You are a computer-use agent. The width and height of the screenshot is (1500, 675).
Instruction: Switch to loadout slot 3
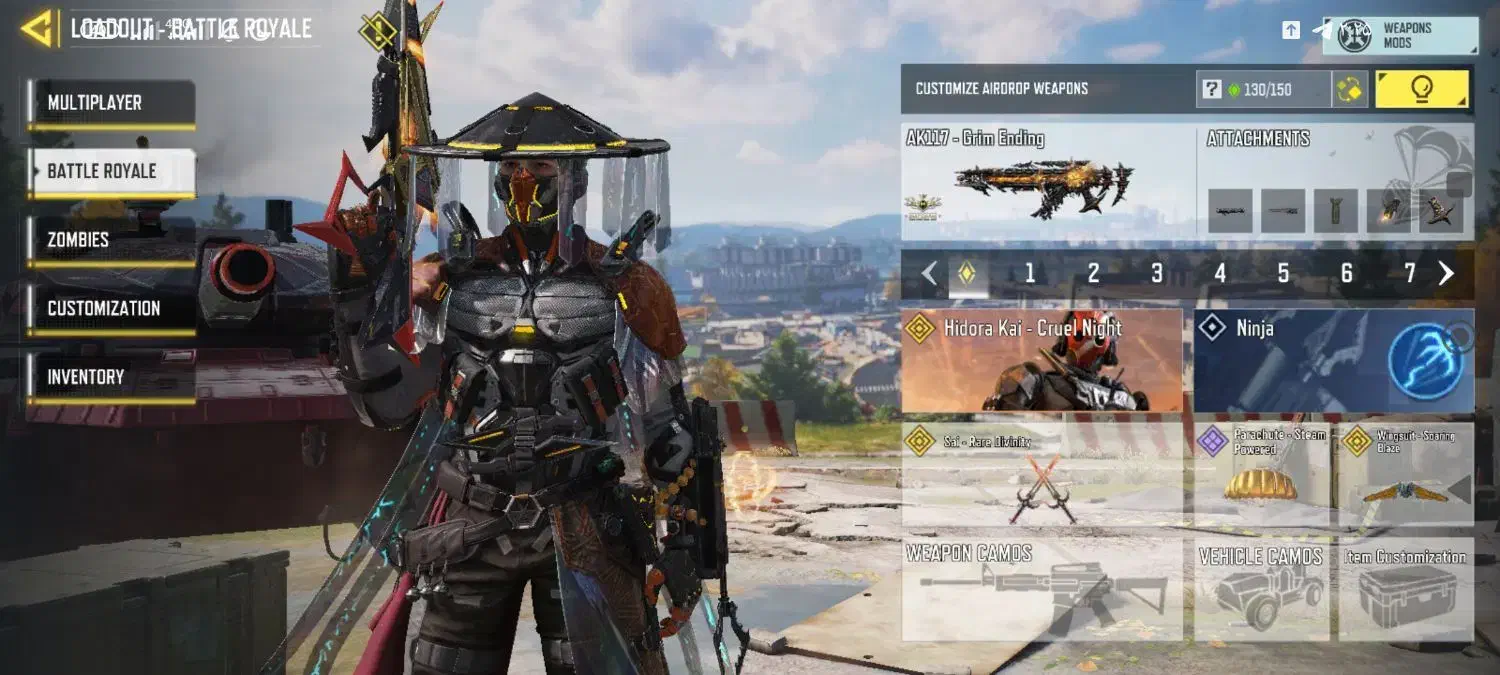1157,273
